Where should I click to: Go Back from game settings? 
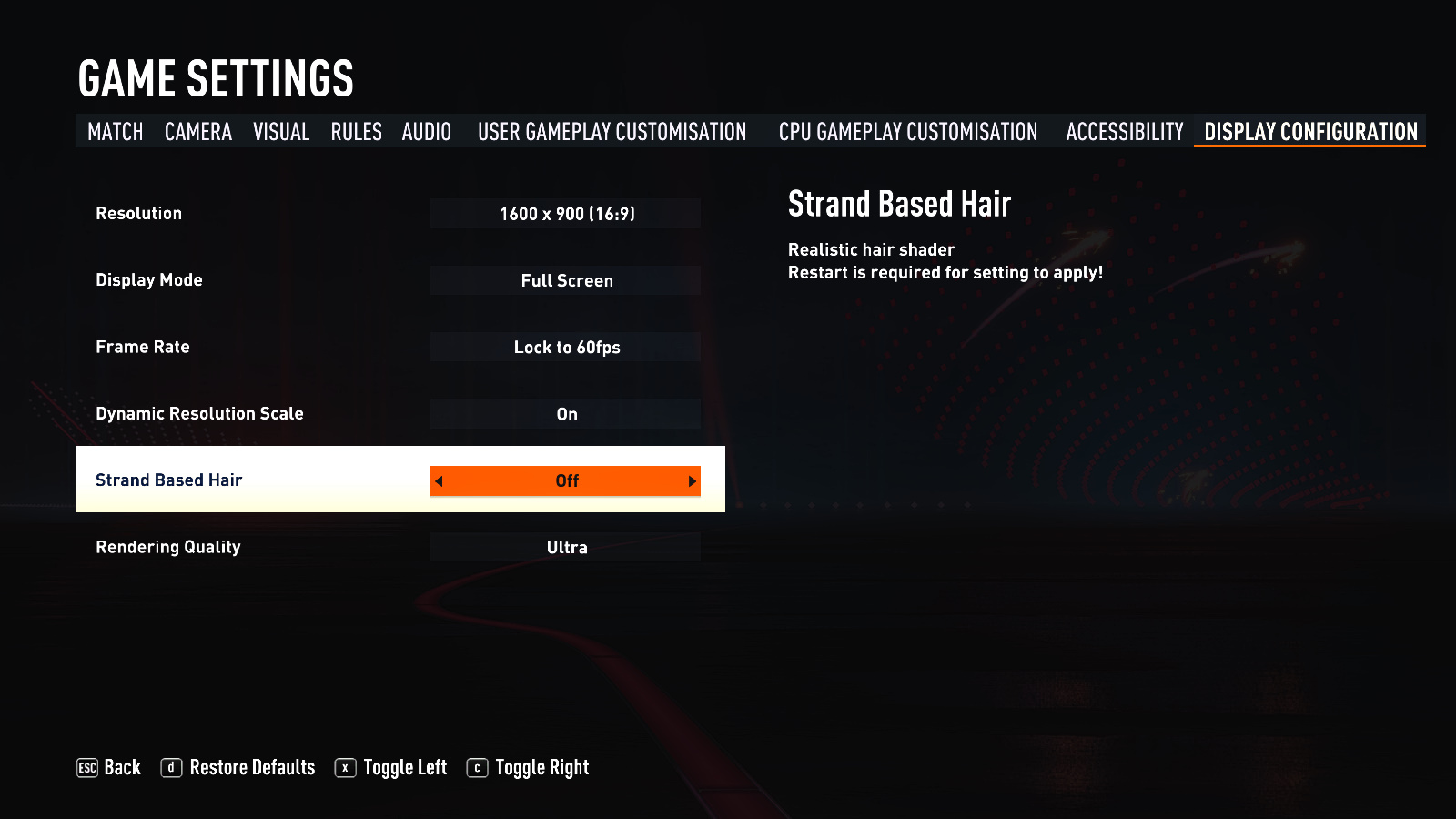[x=108, y=768]
